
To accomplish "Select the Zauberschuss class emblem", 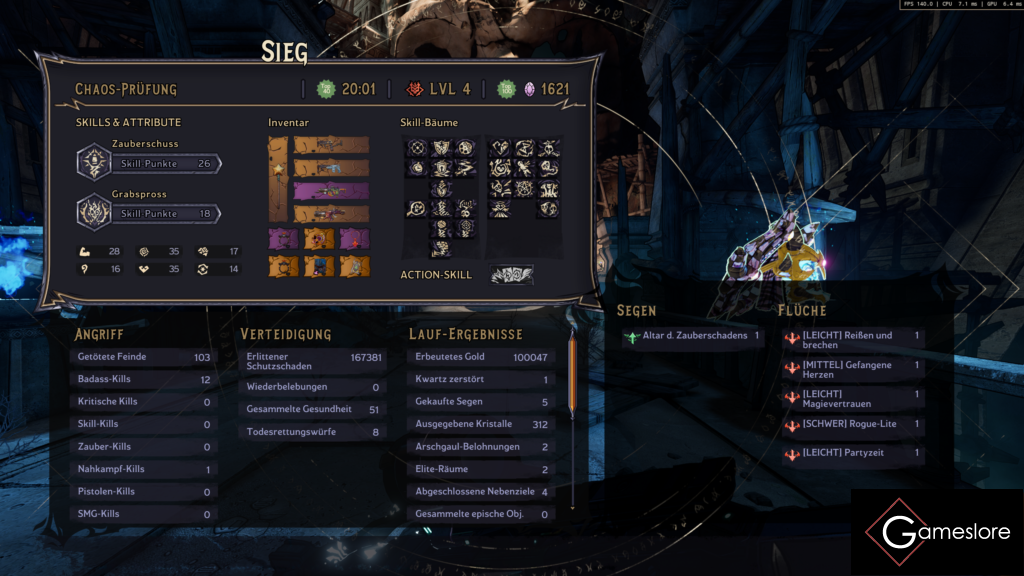I will 93,162.
